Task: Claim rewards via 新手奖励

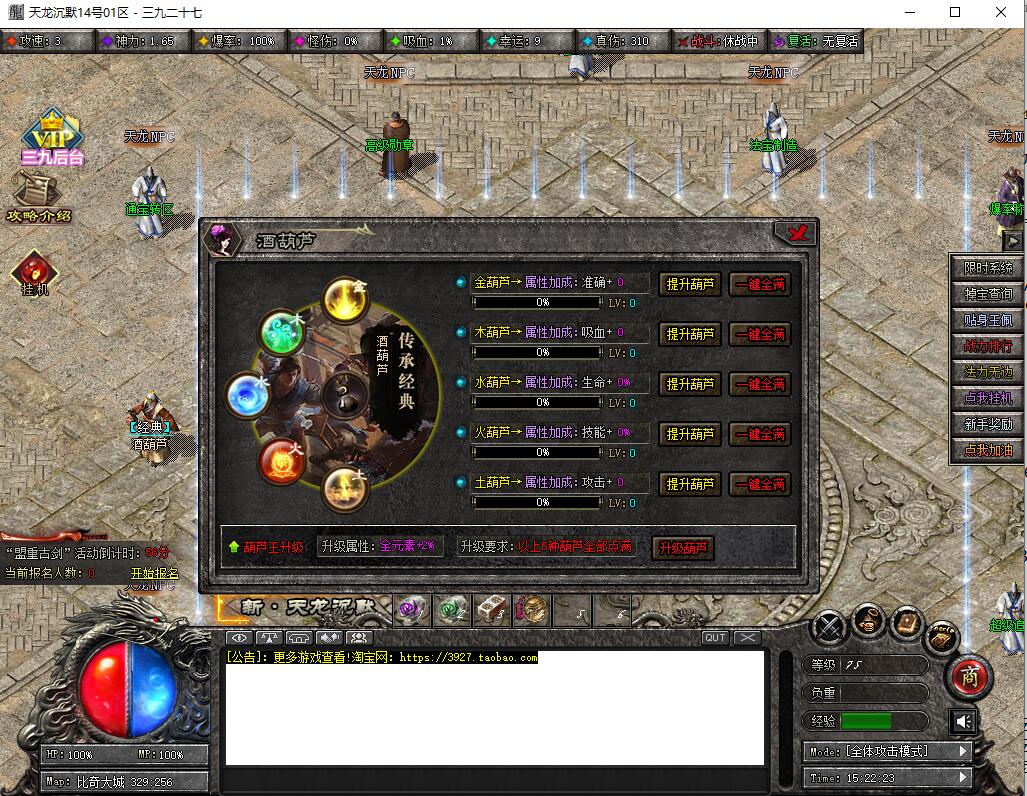Action: 988,424
